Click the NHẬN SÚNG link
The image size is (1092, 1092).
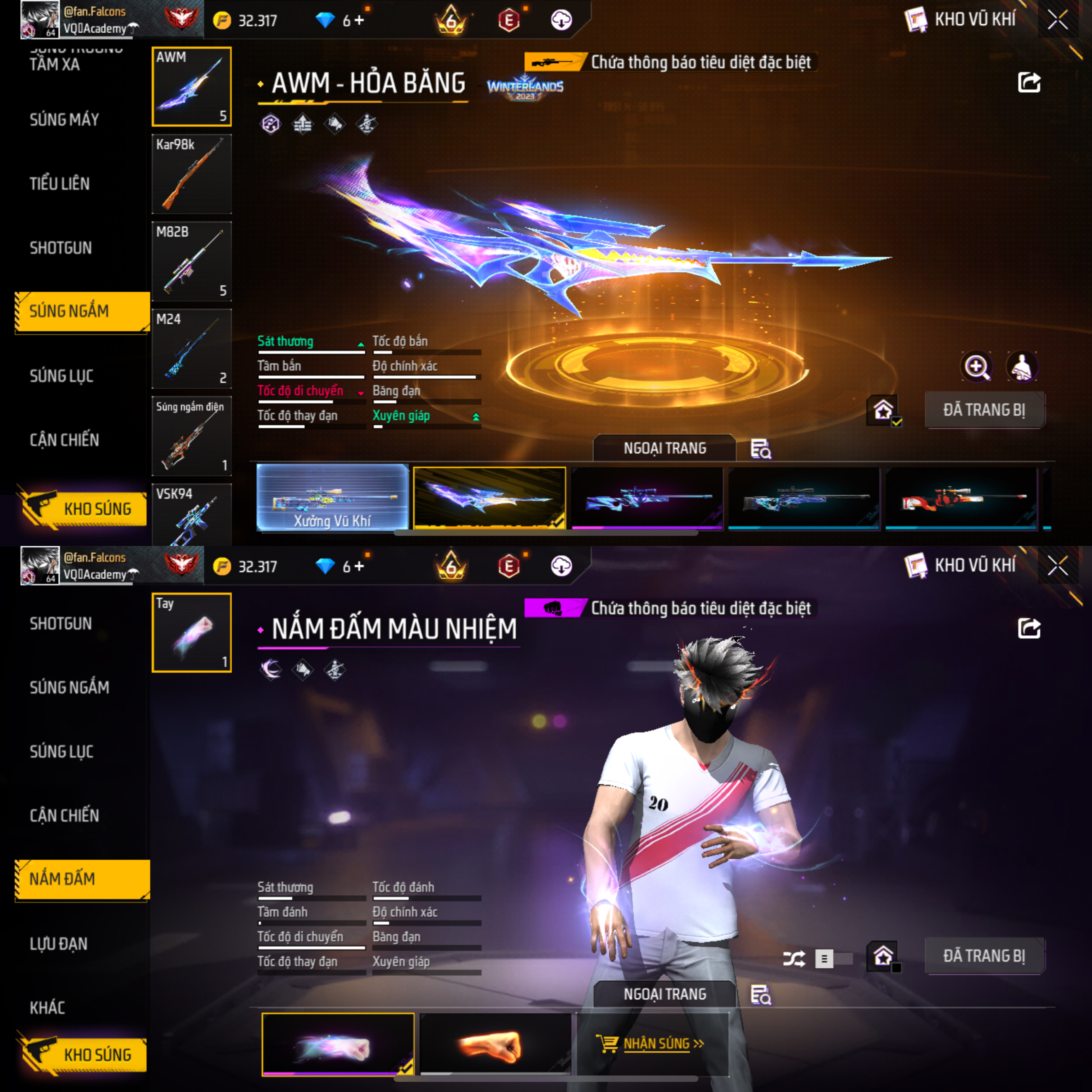[x=656, y=1043]
